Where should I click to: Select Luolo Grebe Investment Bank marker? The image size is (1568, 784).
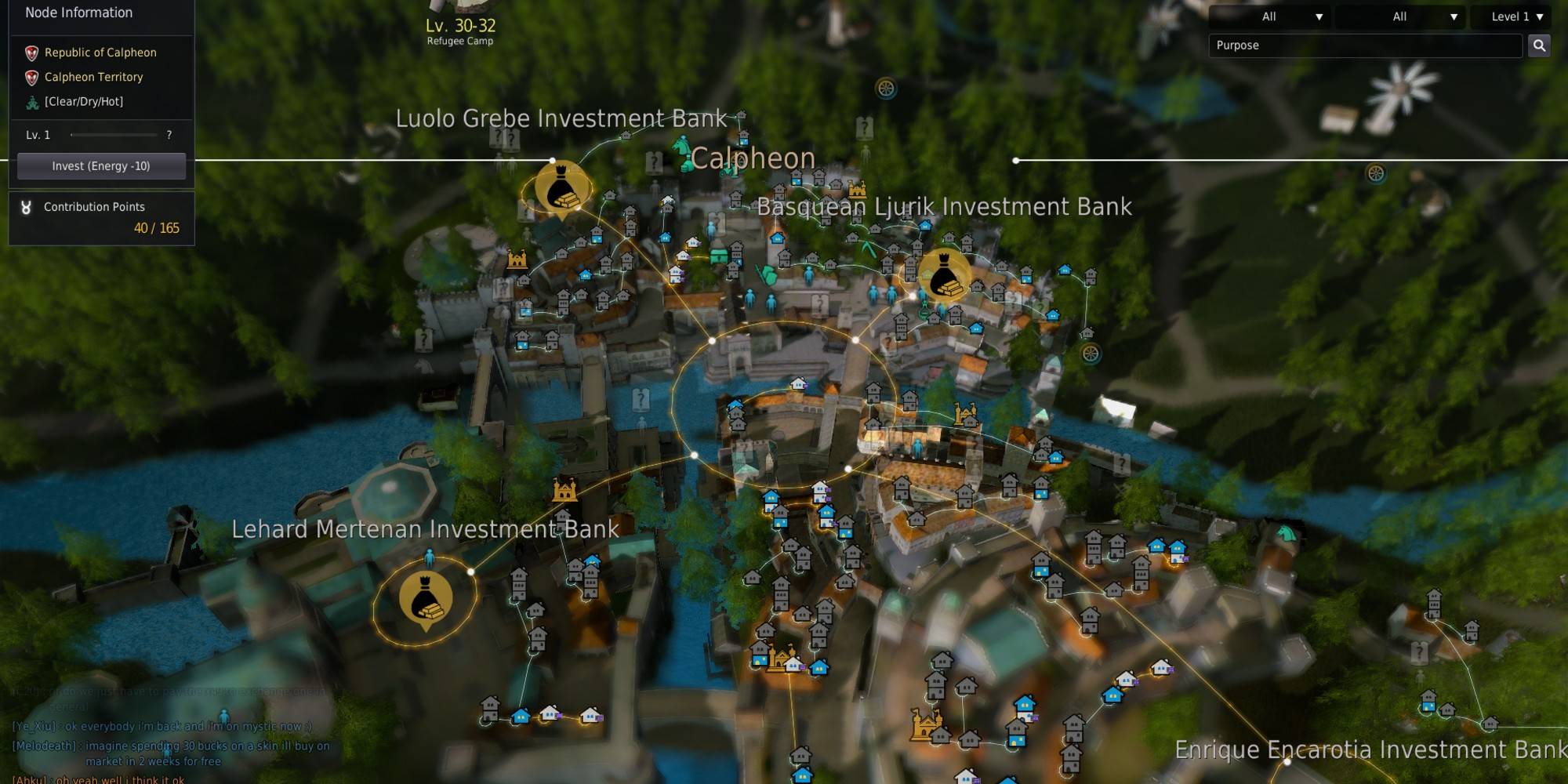pos(561,189)
